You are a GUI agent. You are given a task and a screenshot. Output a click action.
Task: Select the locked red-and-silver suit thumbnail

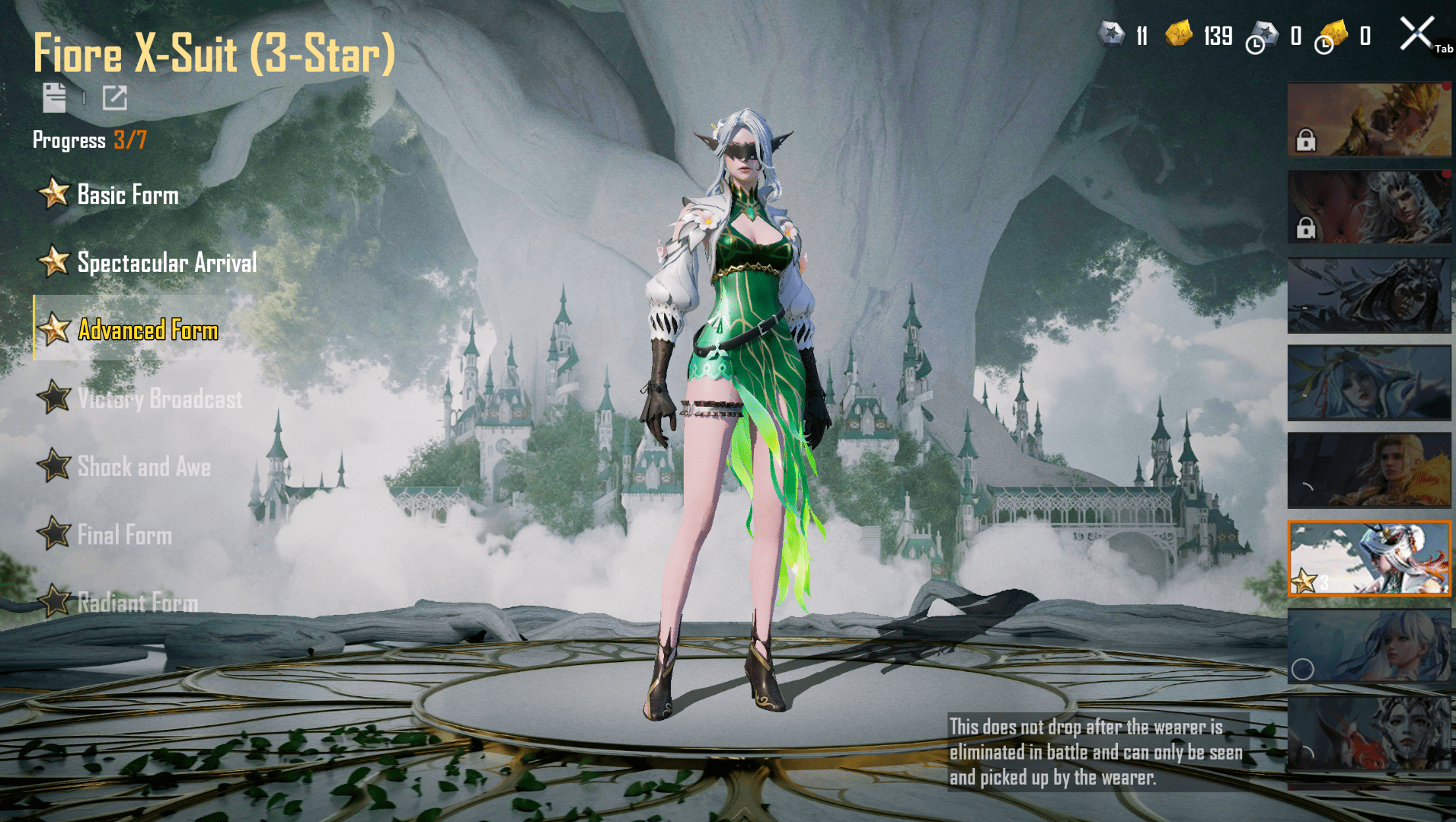tap(1368, 207)
